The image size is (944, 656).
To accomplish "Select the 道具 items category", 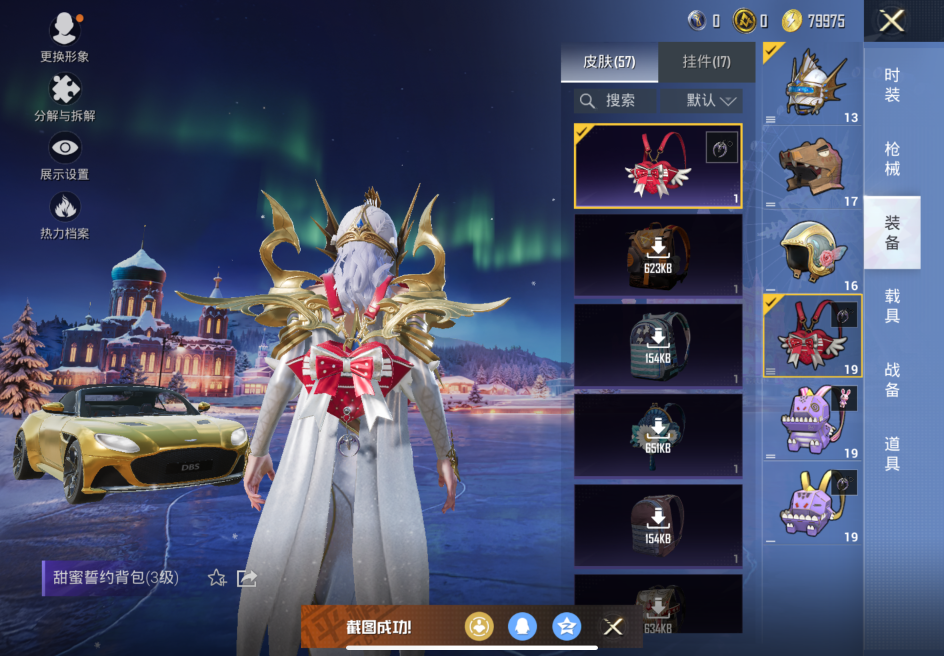I will (x=892, y=453).
